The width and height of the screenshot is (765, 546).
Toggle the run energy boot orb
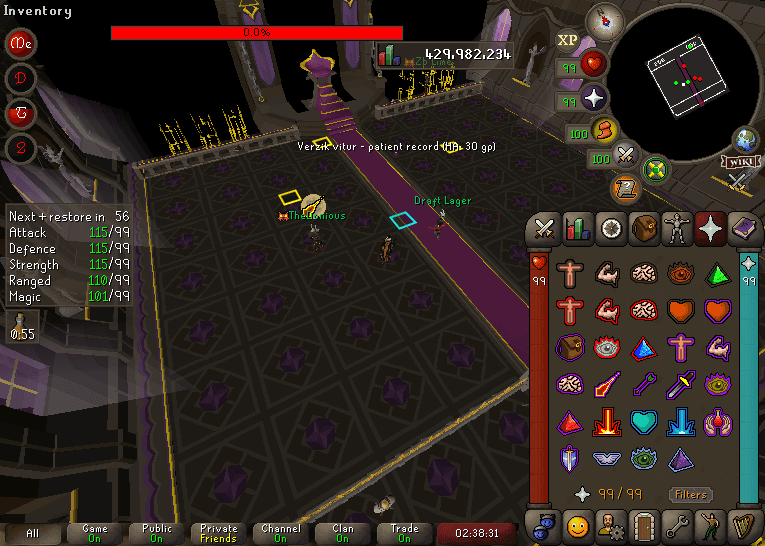(x=604, y=130)
